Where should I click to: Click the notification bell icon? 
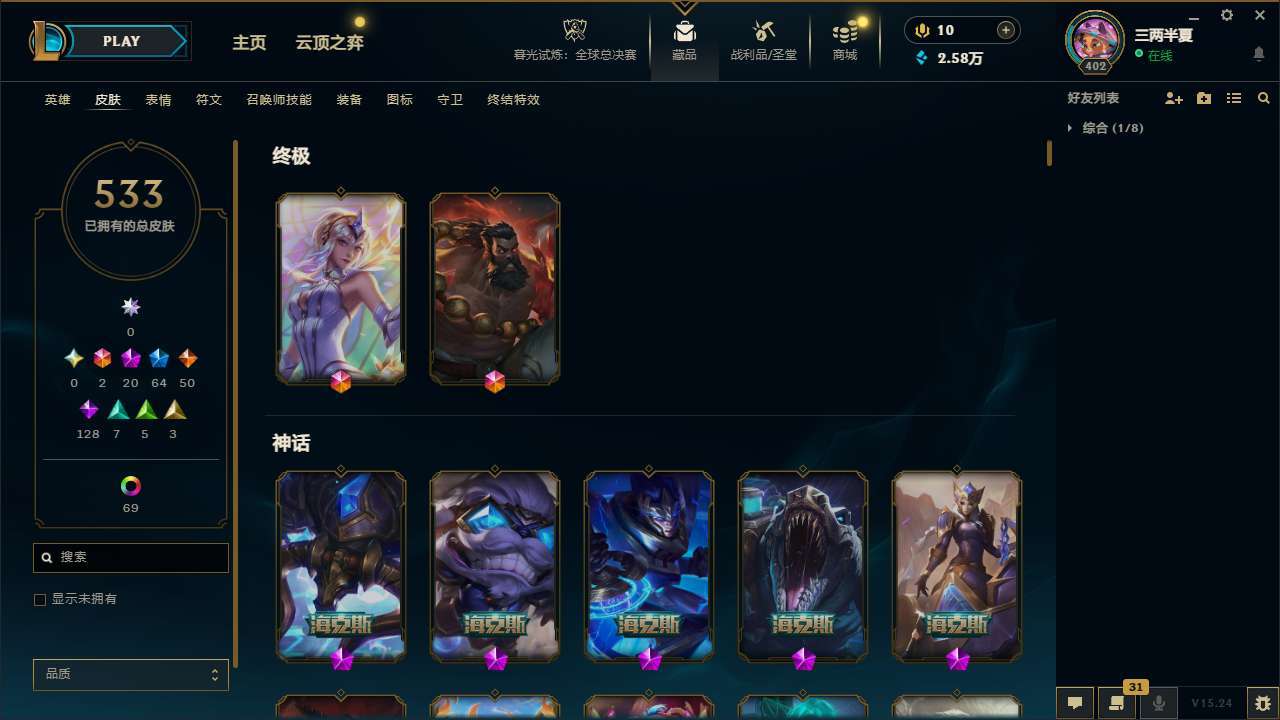click(1258, 53)
